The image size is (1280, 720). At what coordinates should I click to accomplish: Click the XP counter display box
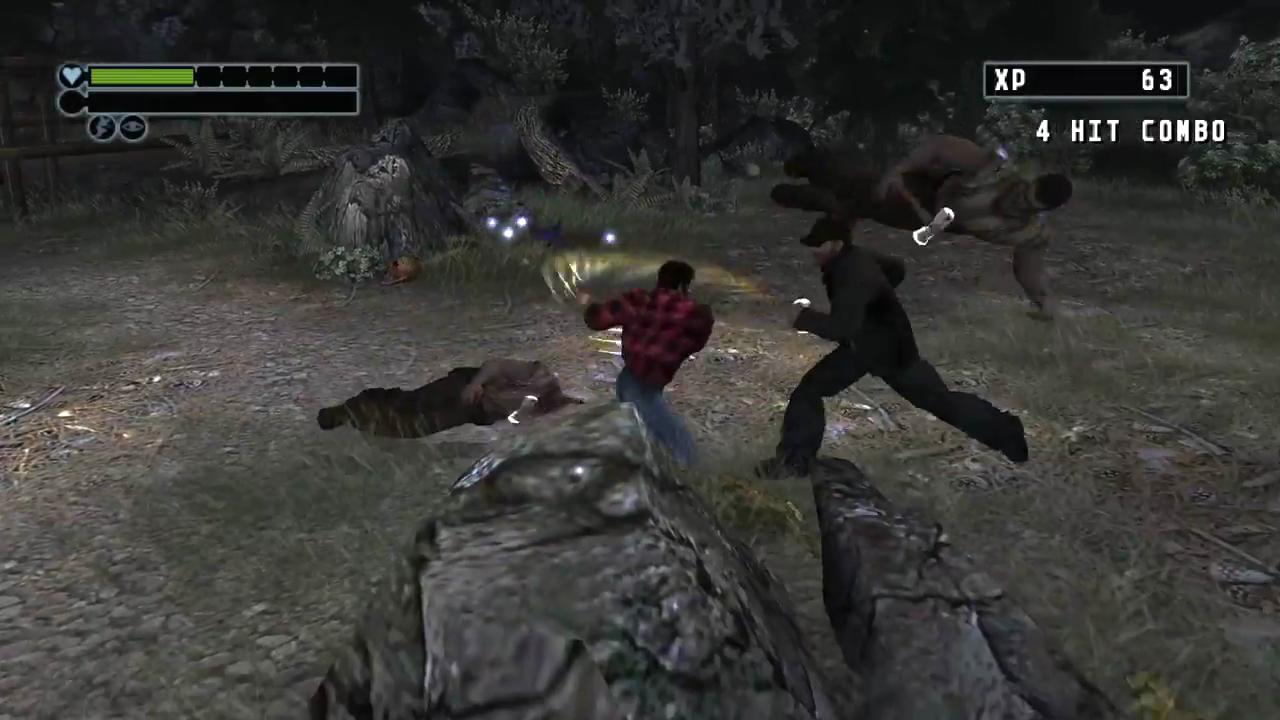(1085, 80)
